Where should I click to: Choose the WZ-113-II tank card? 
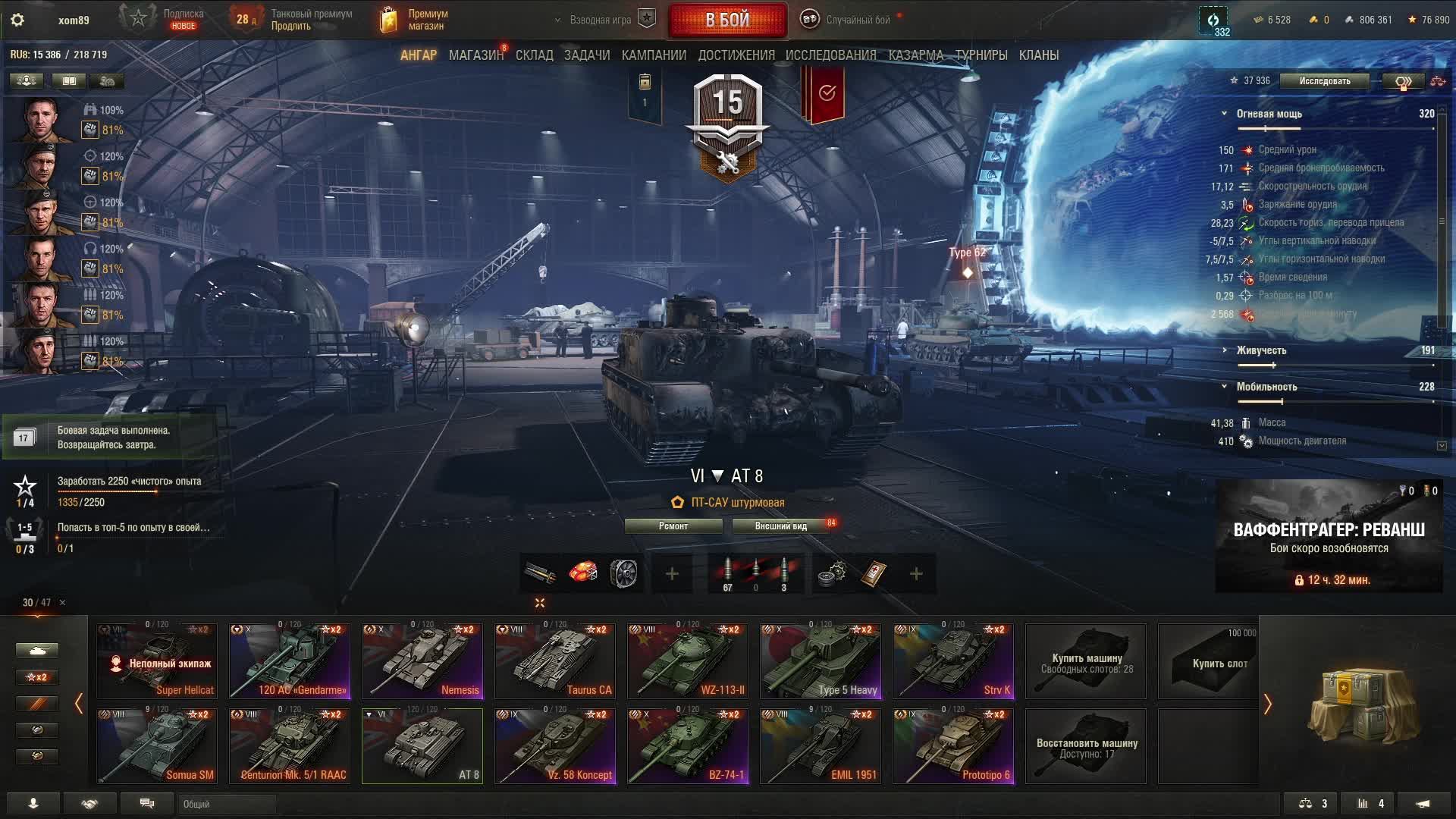(688, 661)
